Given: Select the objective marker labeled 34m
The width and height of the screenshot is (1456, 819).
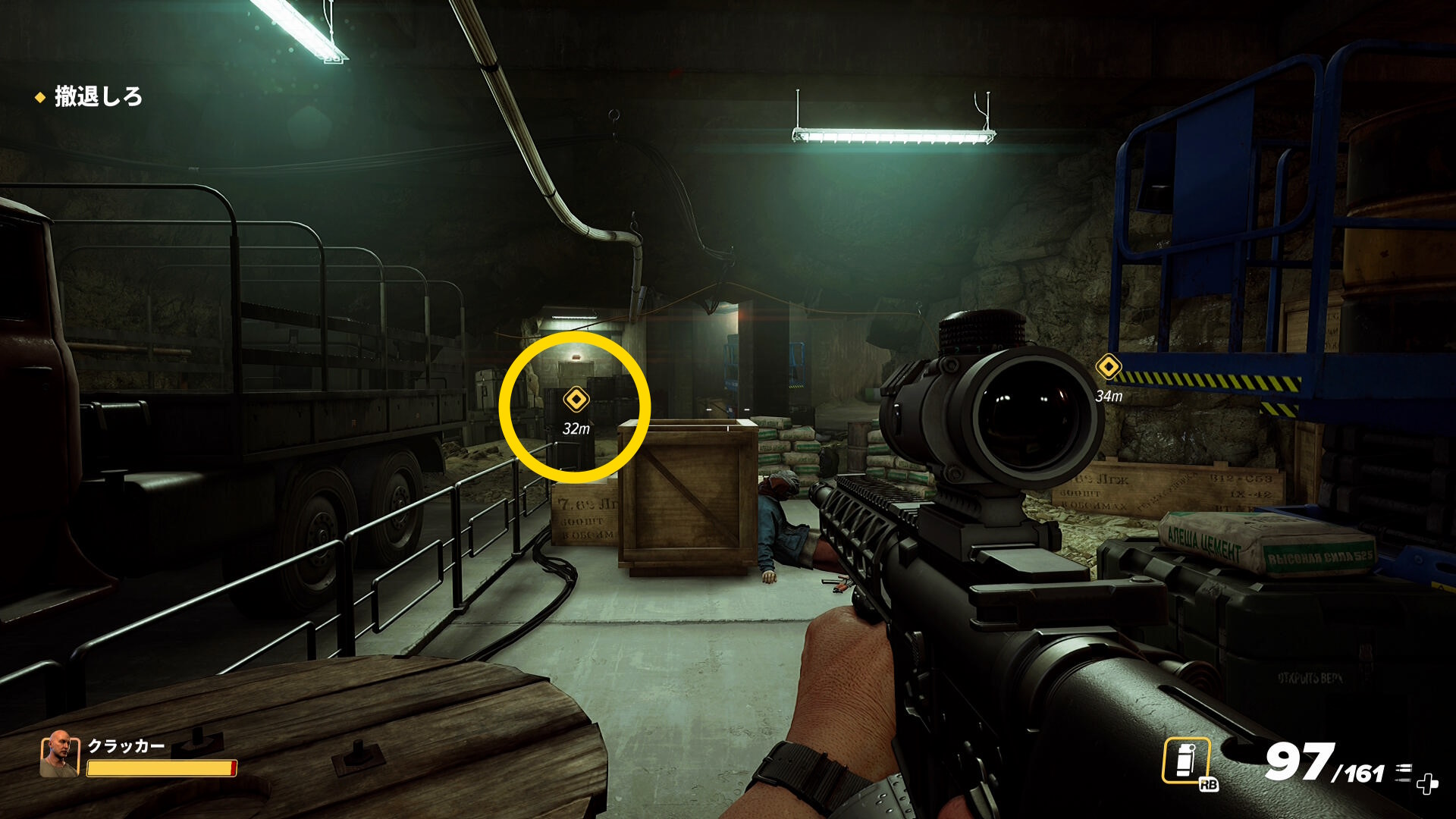Looking at the screenshot, I should point(1109,367).
